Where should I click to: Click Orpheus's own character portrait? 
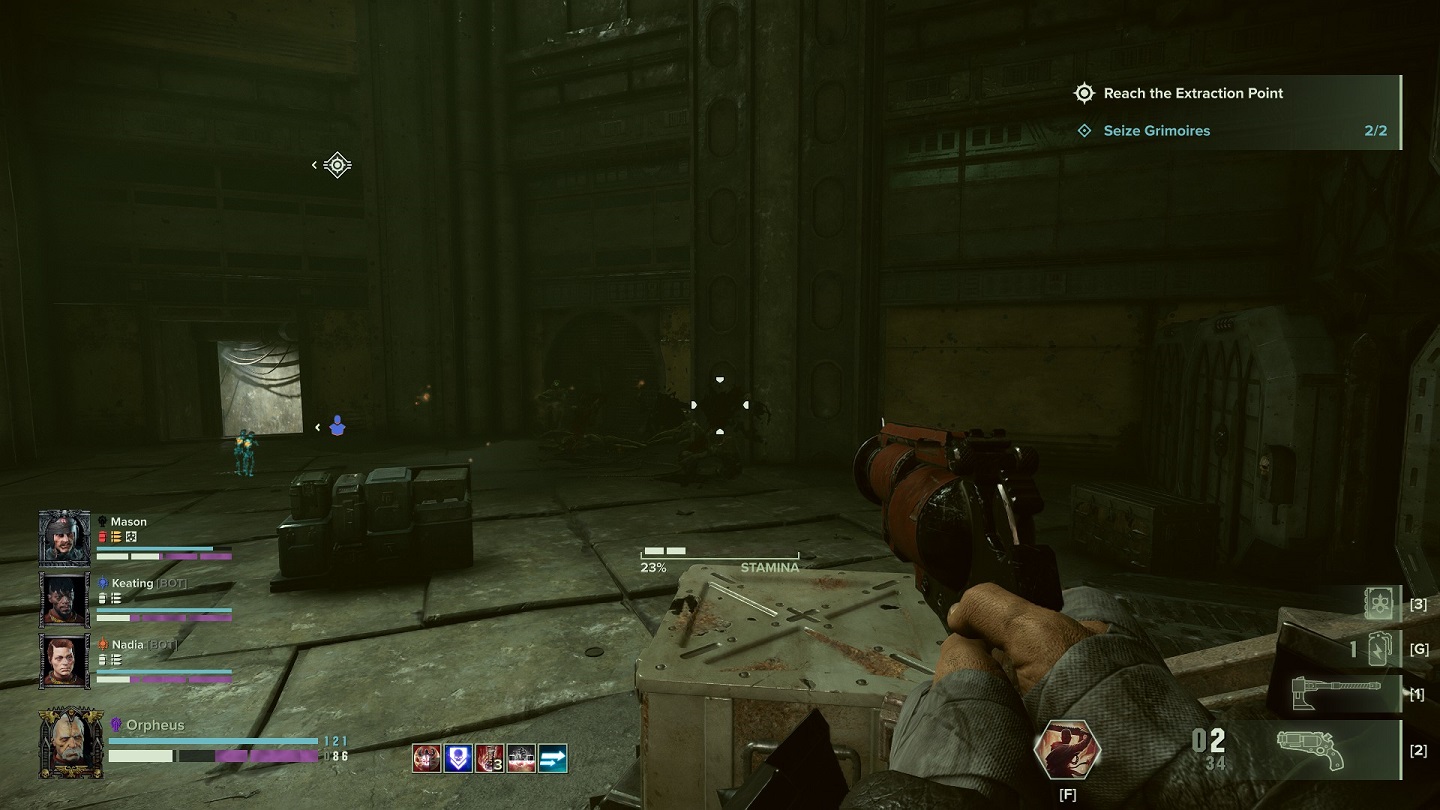[71, 743]
